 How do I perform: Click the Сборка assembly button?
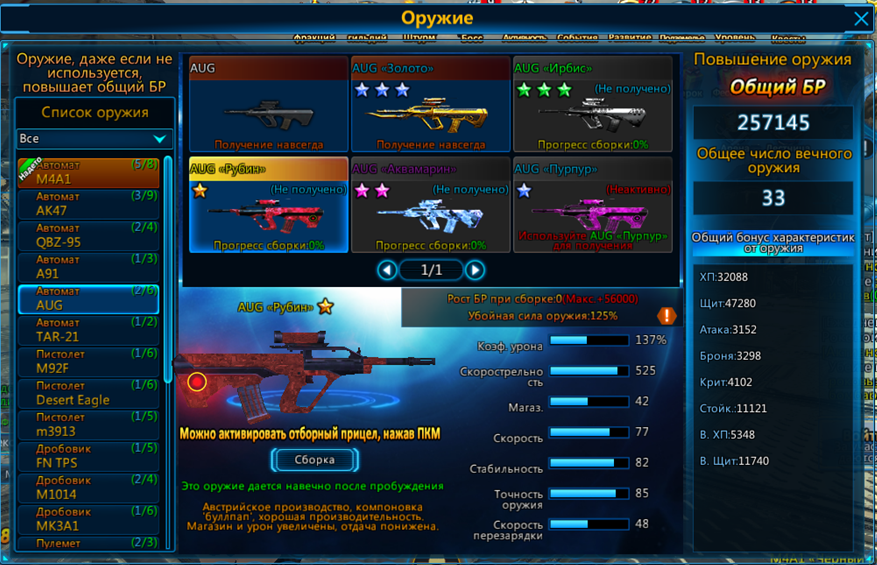point(314,460)
